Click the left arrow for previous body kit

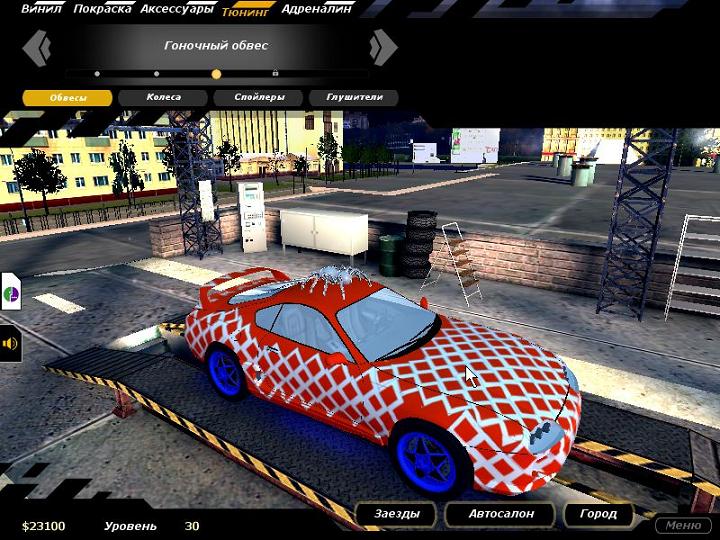click(x=37, y=47)
